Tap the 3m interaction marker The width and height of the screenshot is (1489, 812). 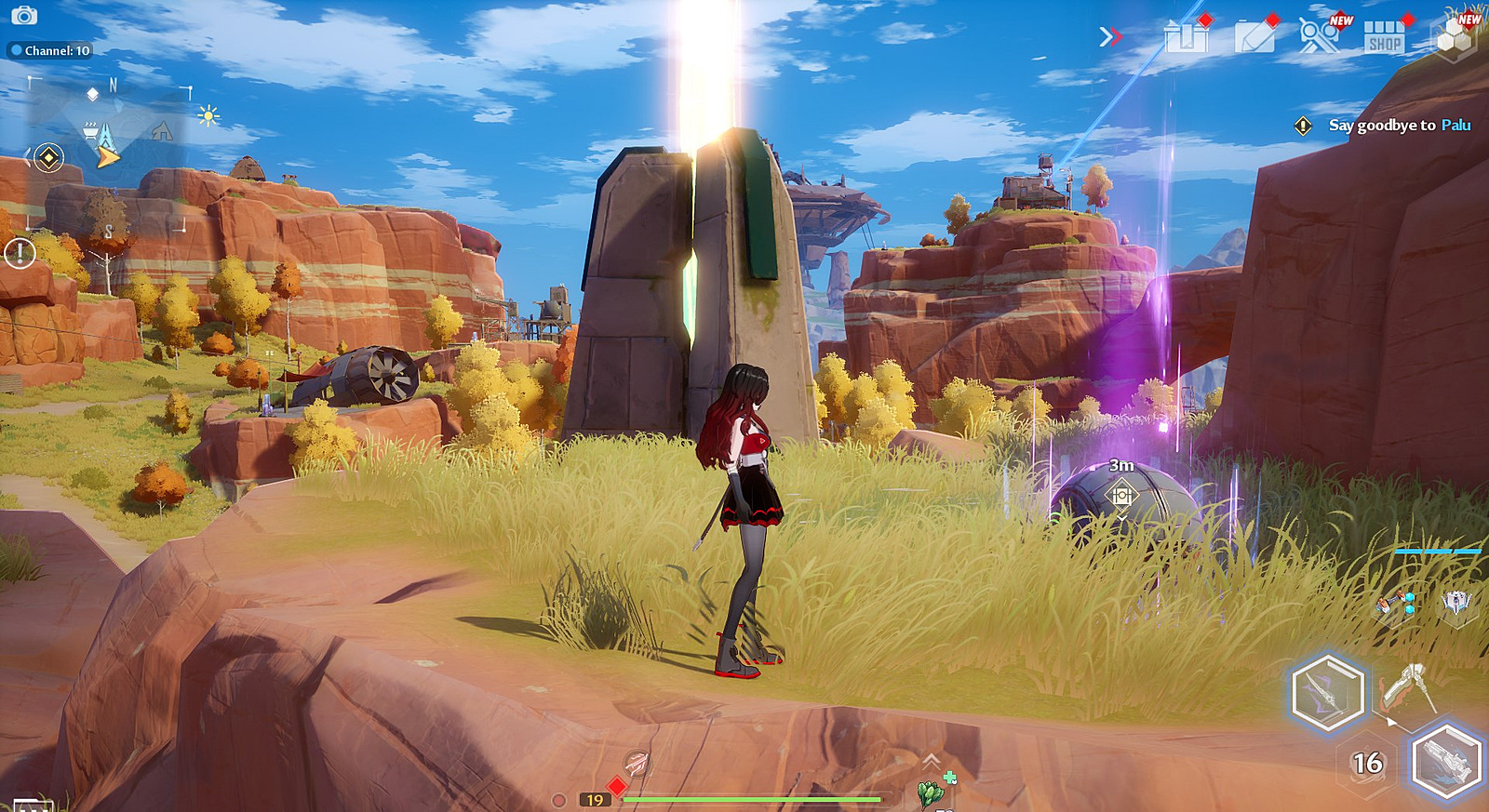click(x=1121, y=495)
